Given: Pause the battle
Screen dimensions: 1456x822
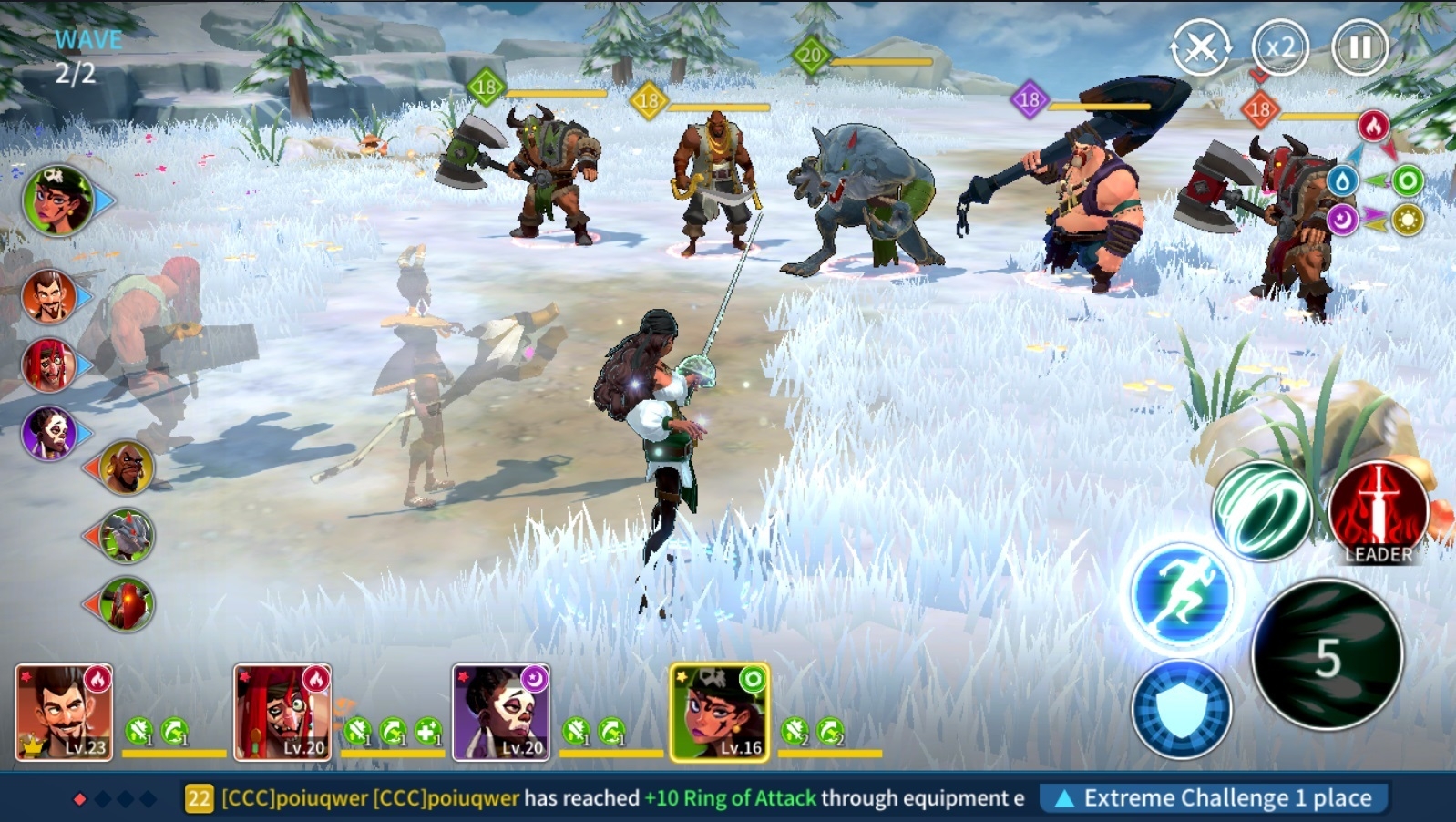Looking at the screenshot, I should (1359, 46).
